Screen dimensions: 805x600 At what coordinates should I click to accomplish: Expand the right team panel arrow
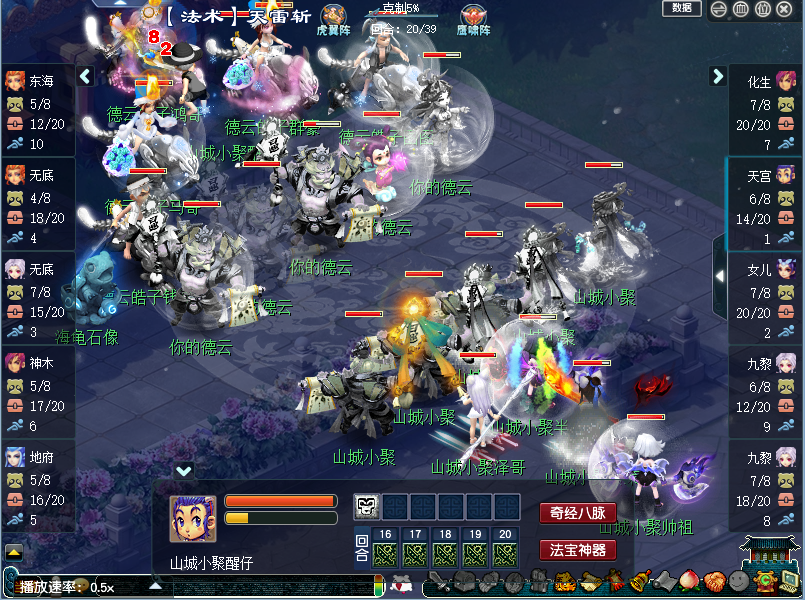pos(717,76)
